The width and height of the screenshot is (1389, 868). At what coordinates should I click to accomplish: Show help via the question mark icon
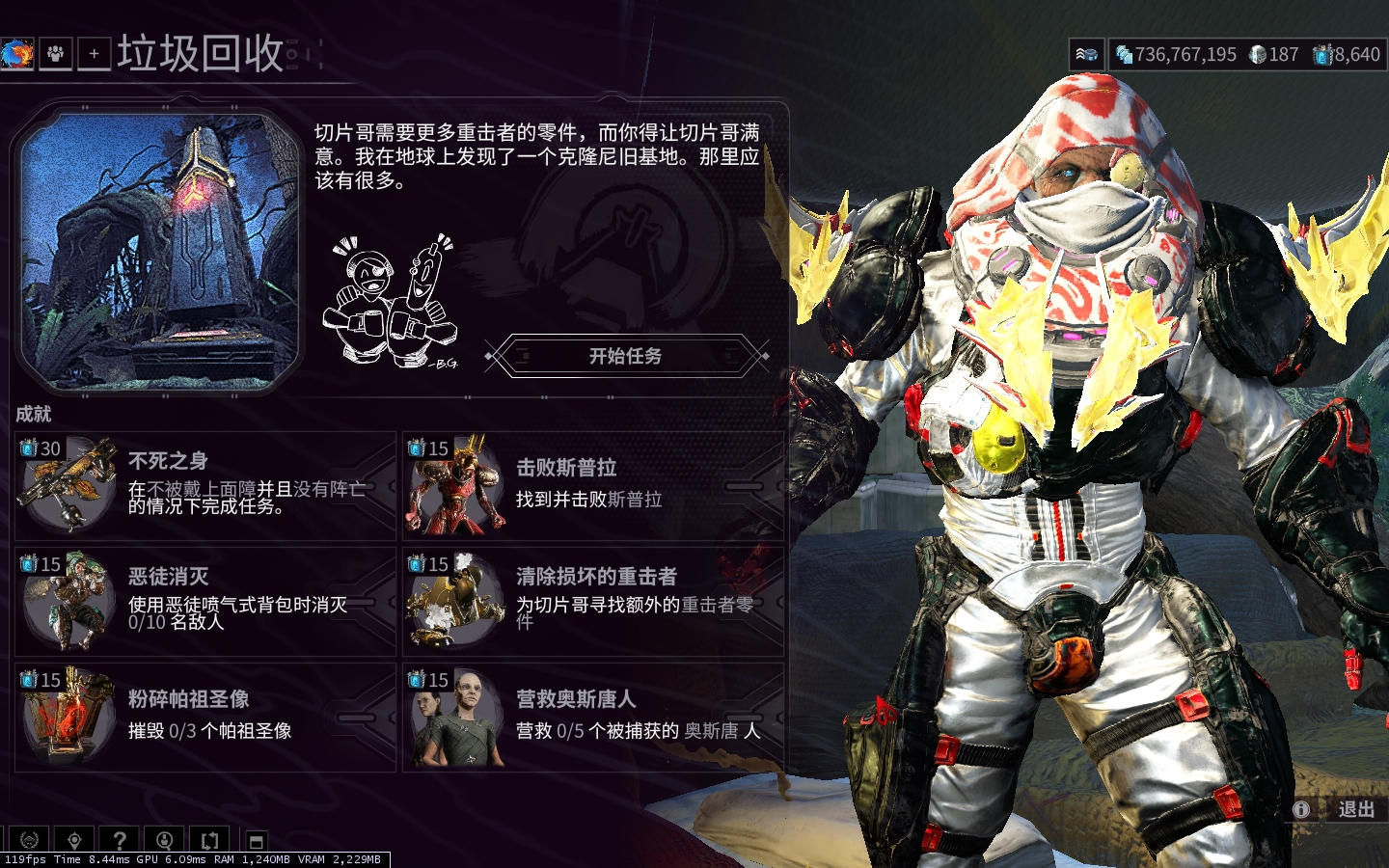(x=120, y=840)
